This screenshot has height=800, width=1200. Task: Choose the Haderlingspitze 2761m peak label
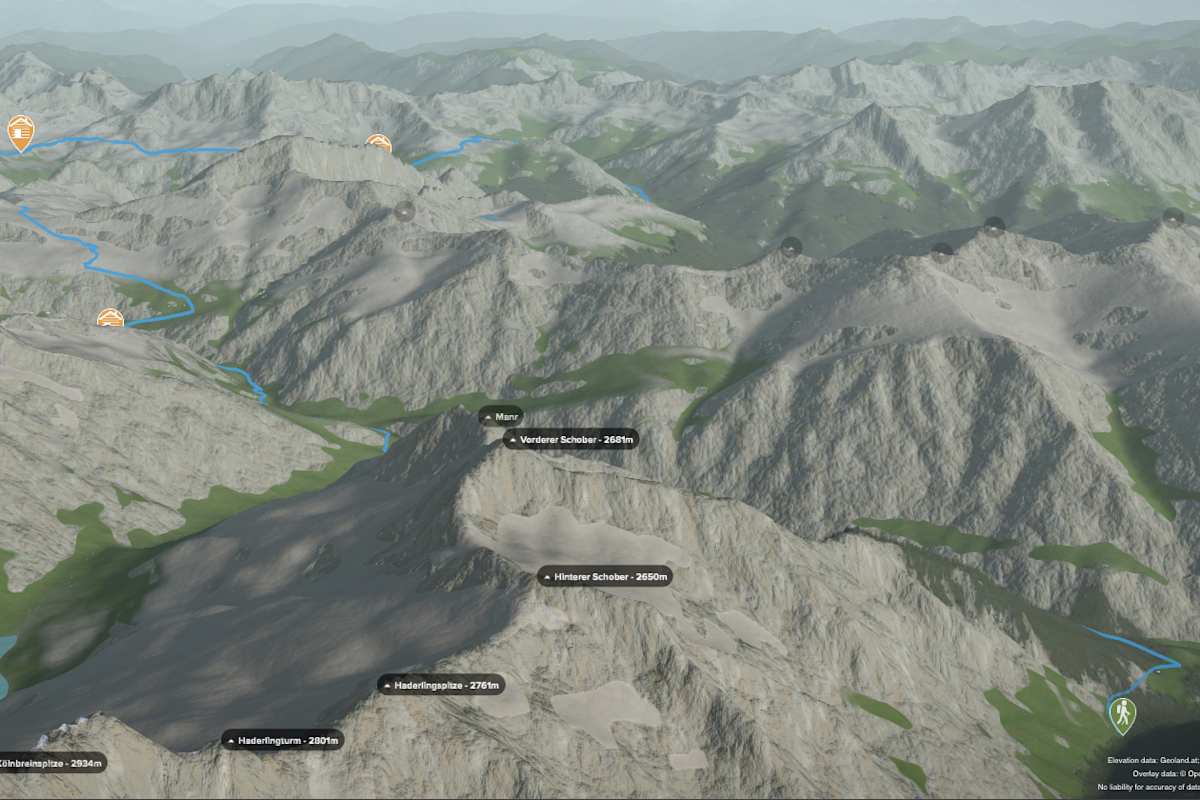click(440, 685)
